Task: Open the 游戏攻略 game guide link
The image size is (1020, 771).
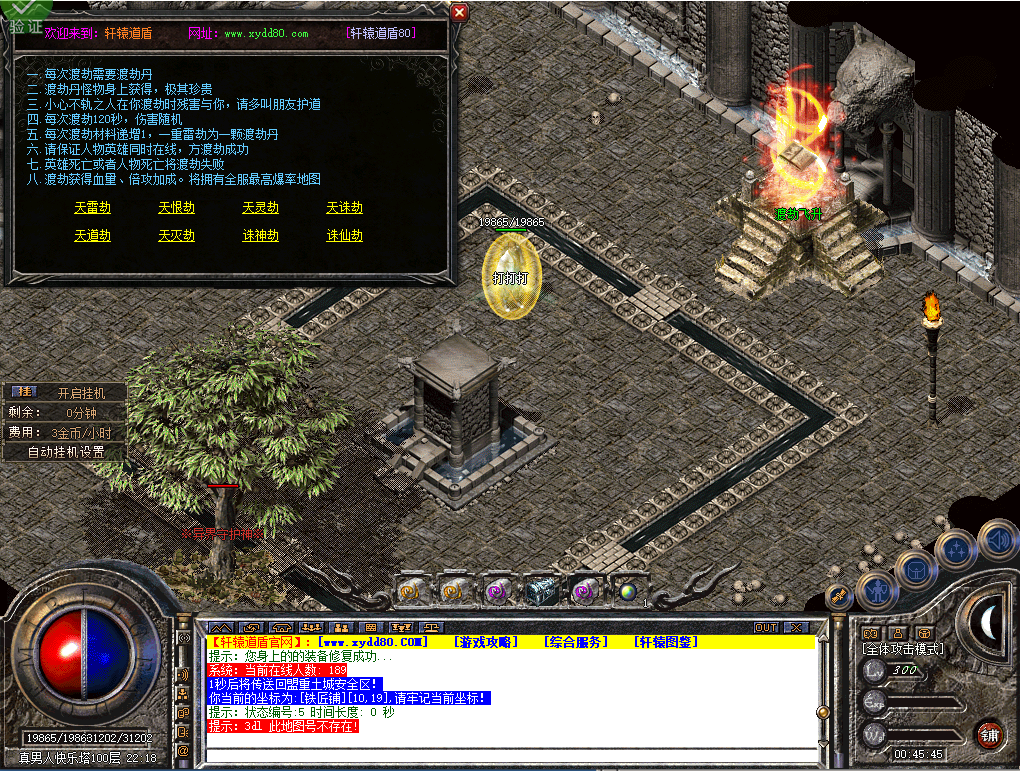Action: (x=486, y=642)
